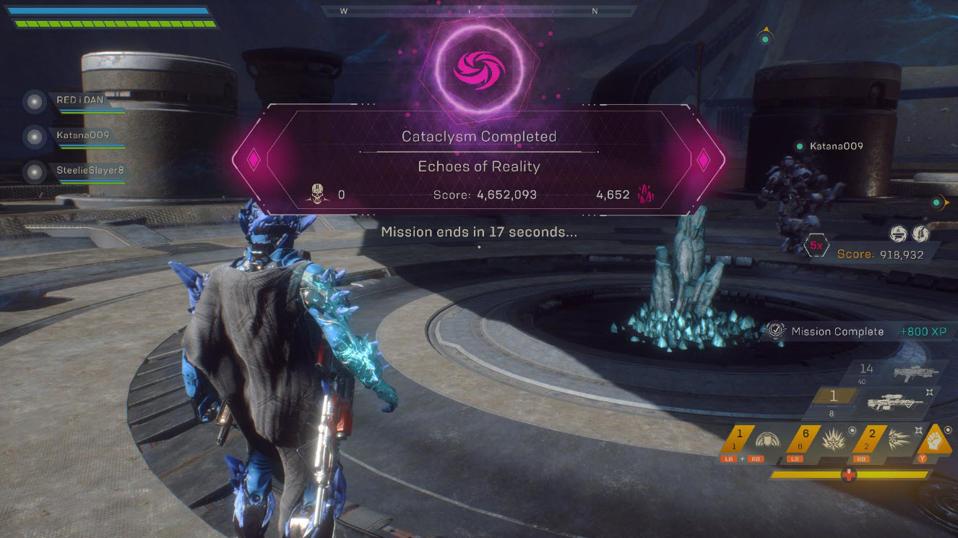Select the sniper rifle weapon slot

pyautogui.click(x=894, y=401)
